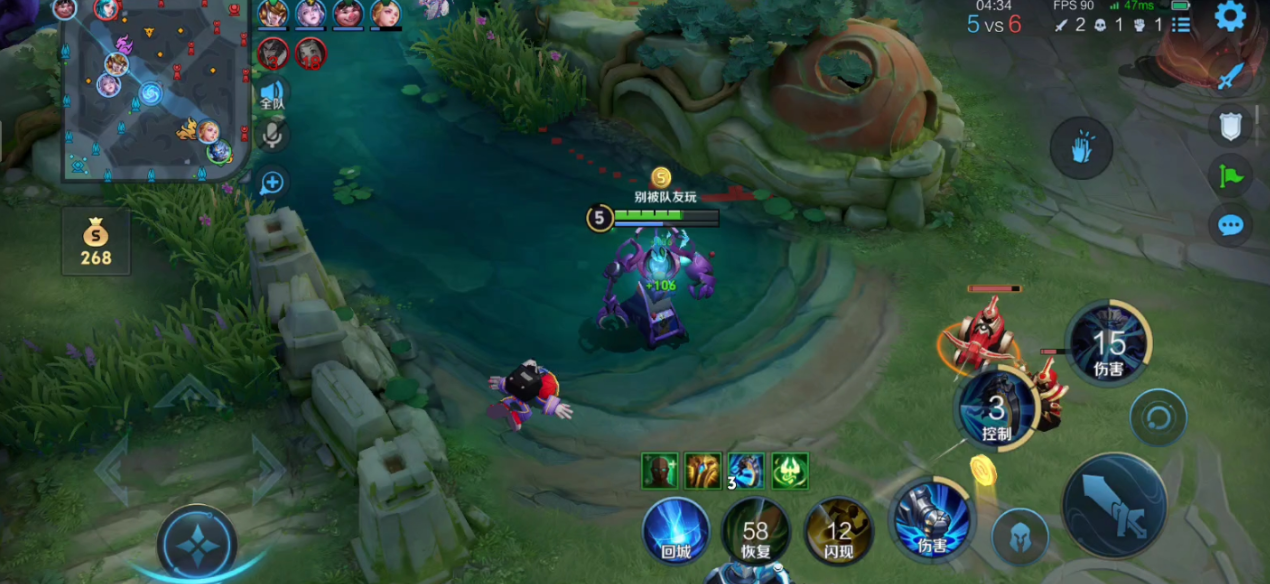The image size is (1270, 584).
Task: Send the sword attack signal
Action: [1230, 76]
